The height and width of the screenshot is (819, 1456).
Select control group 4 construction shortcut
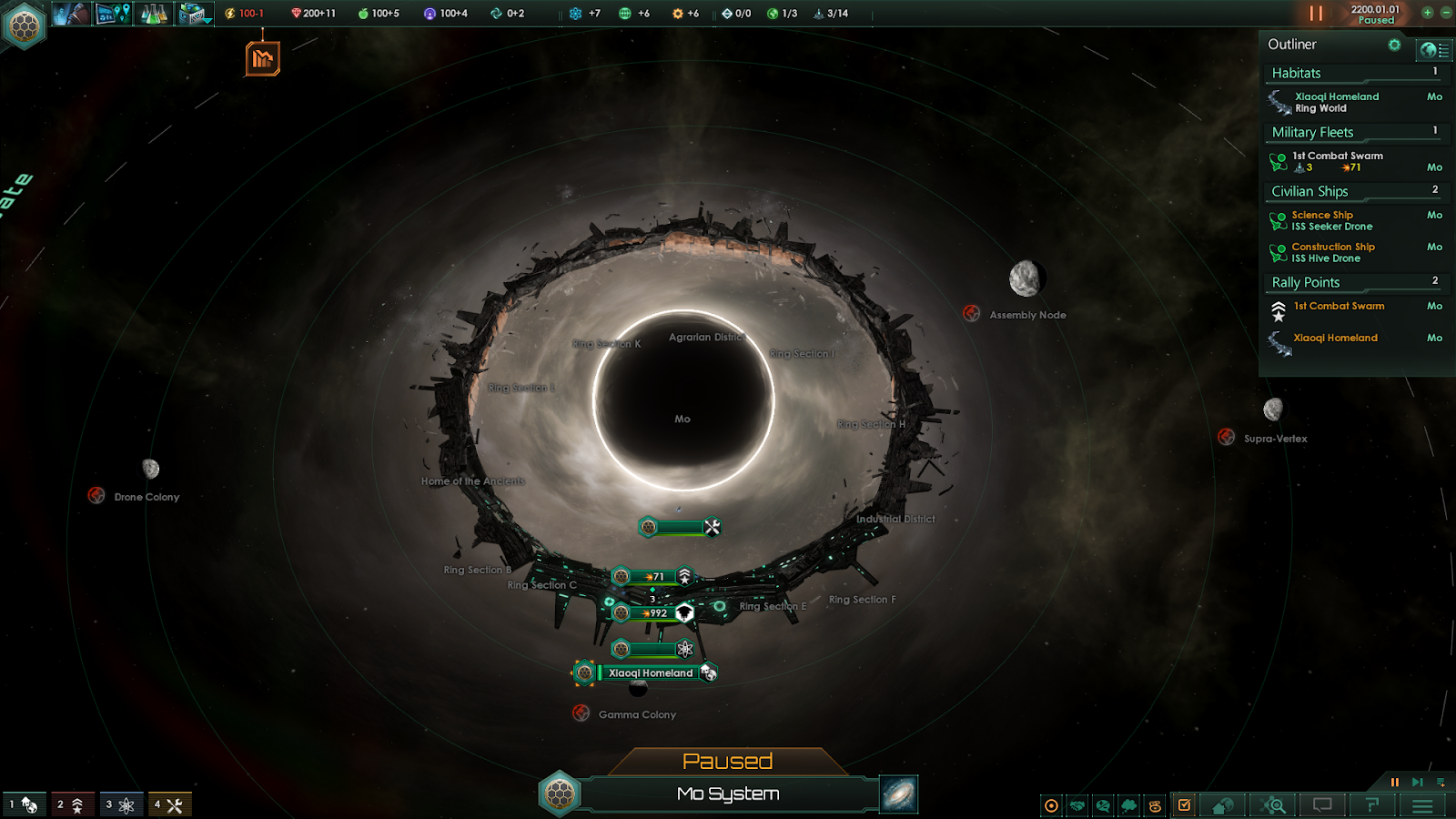(169, 804)
